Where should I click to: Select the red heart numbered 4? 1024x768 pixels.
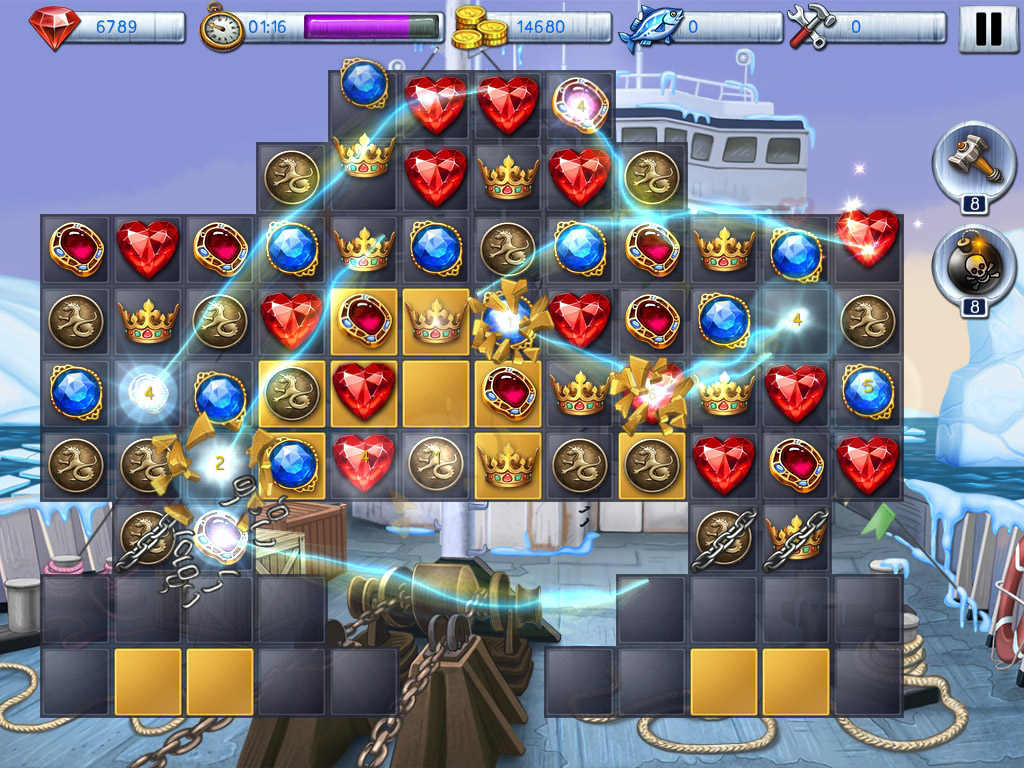click(364, 463)
